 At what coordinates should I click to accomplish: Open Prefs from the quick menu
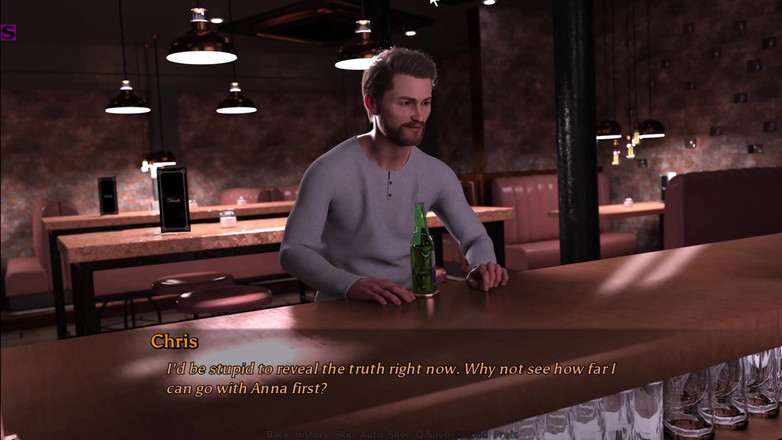pyautogui.click(x=506, y=435)
